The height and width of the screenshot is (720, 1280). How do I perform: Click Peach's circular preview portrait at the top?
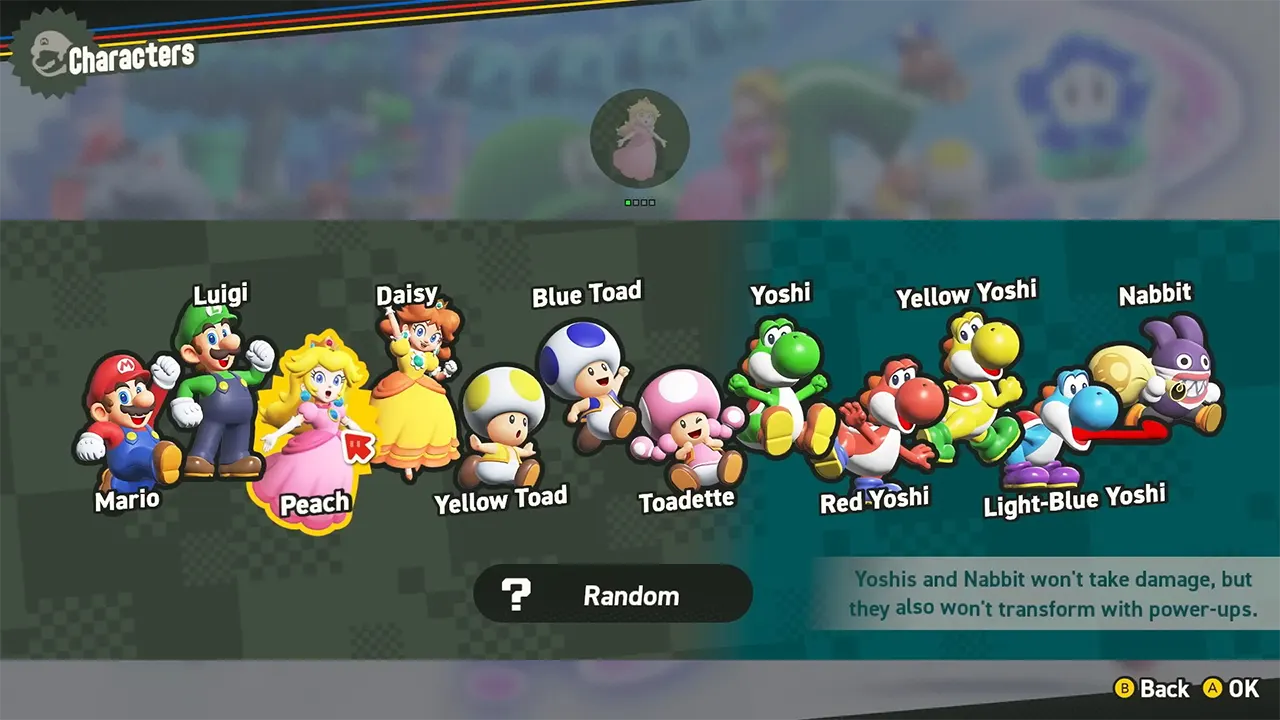[x=641, y=140]
